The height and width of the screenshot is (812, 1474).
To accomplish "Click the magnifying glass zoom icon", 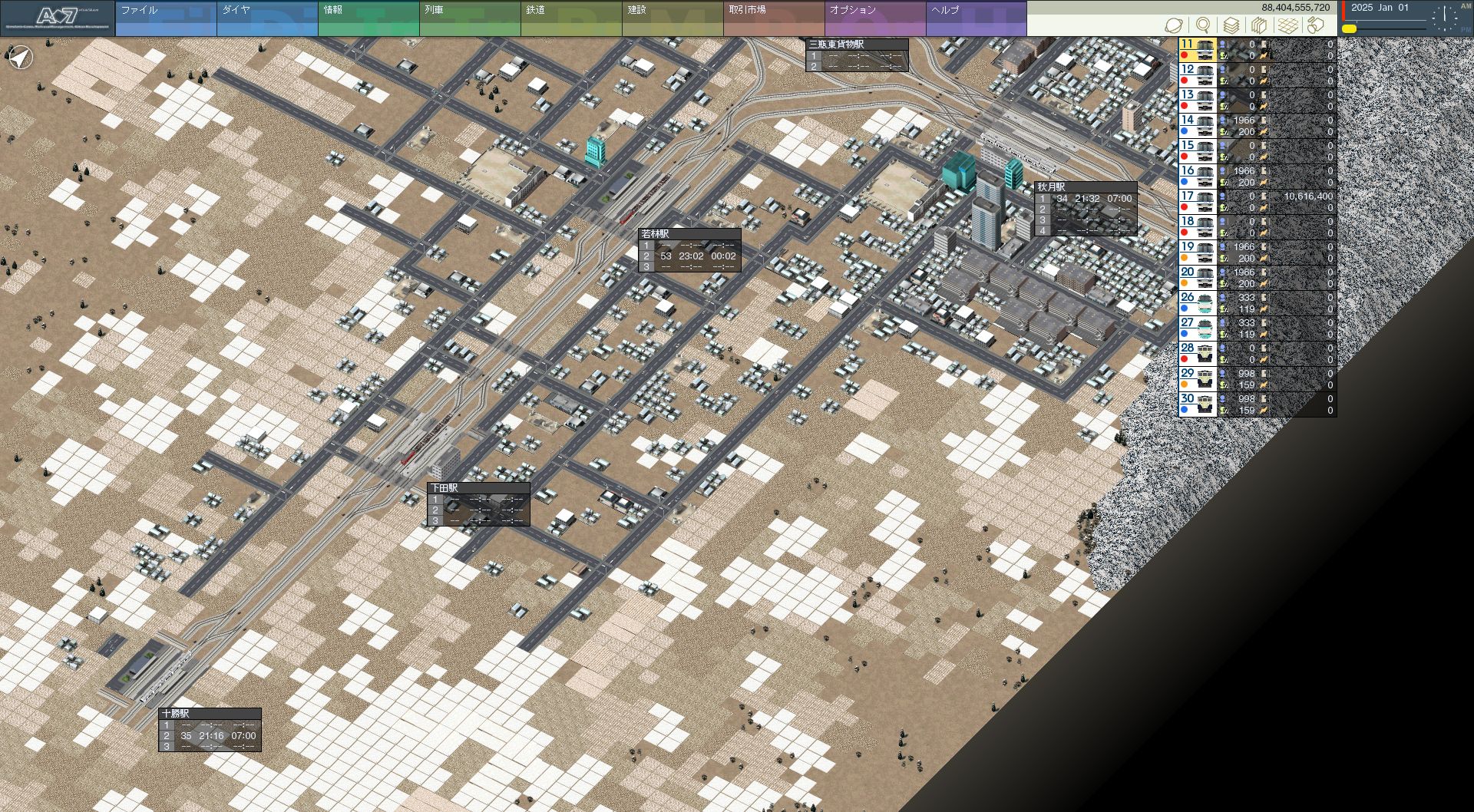I will point(1203,25).
